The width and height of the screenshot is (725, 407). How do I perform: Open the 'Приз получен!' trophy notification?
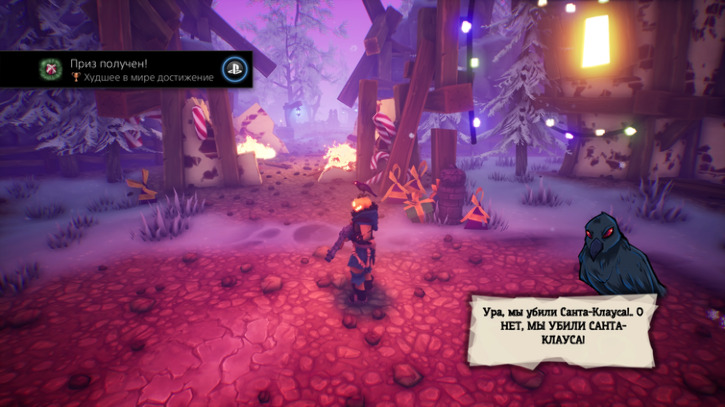130,69
